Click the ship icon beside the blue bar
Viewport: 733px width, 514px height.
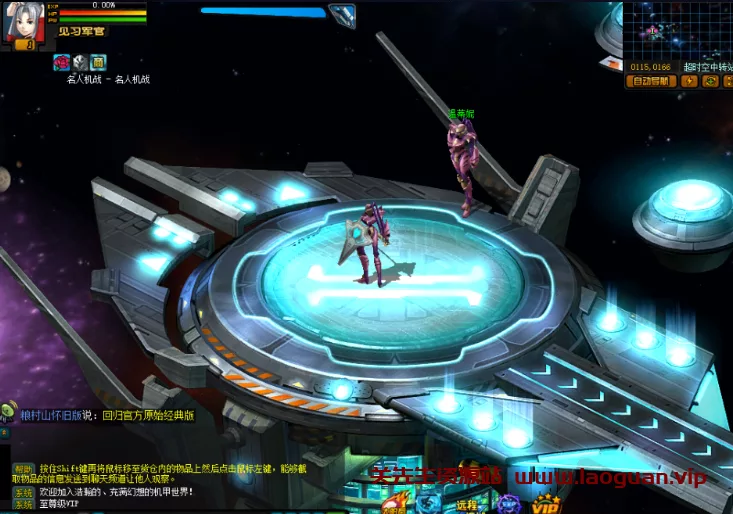coord(342,14)
